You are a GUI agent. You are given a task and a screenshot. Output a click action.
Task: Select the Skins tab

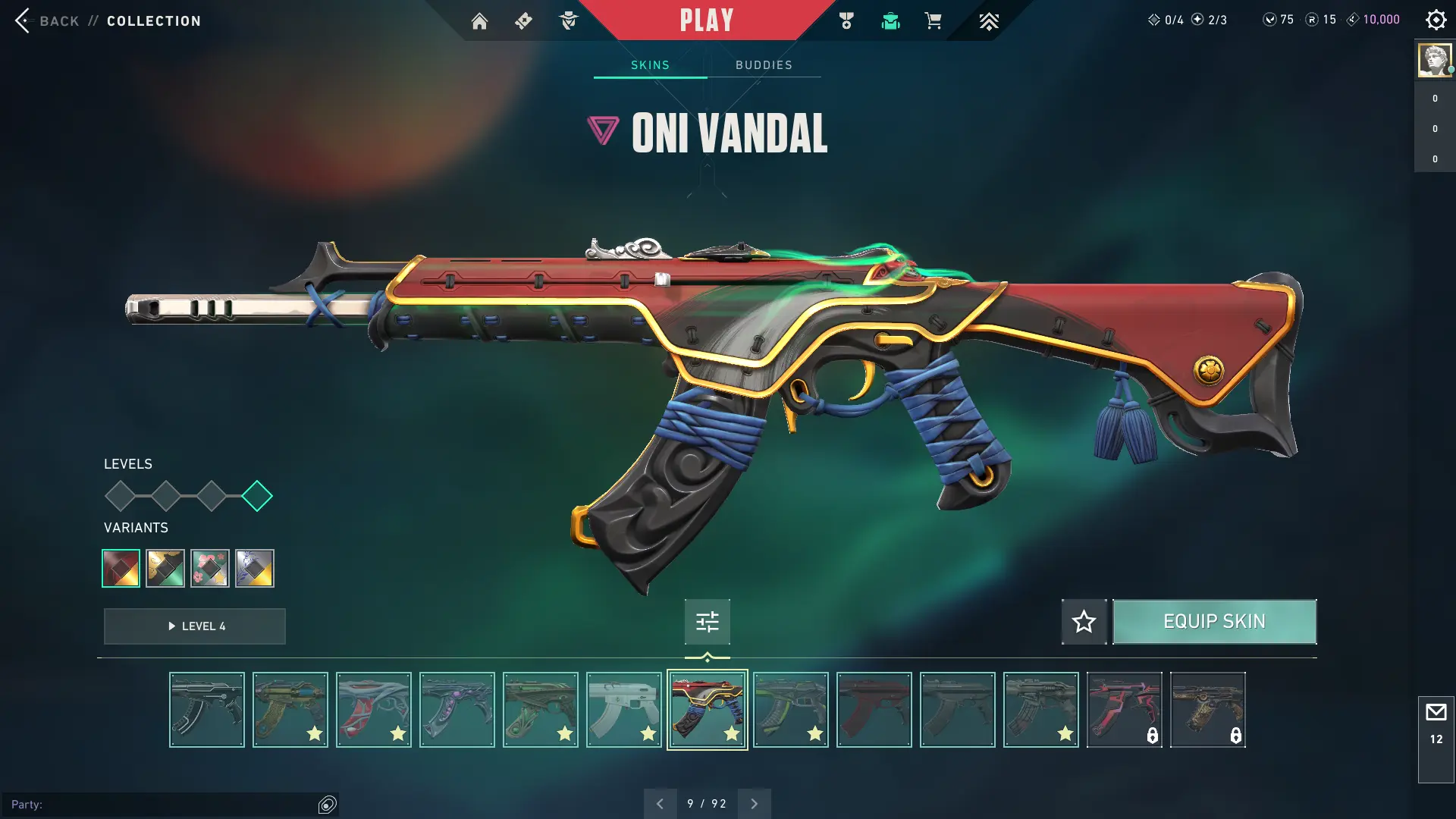pyautogui.click(x=650, y=65)
